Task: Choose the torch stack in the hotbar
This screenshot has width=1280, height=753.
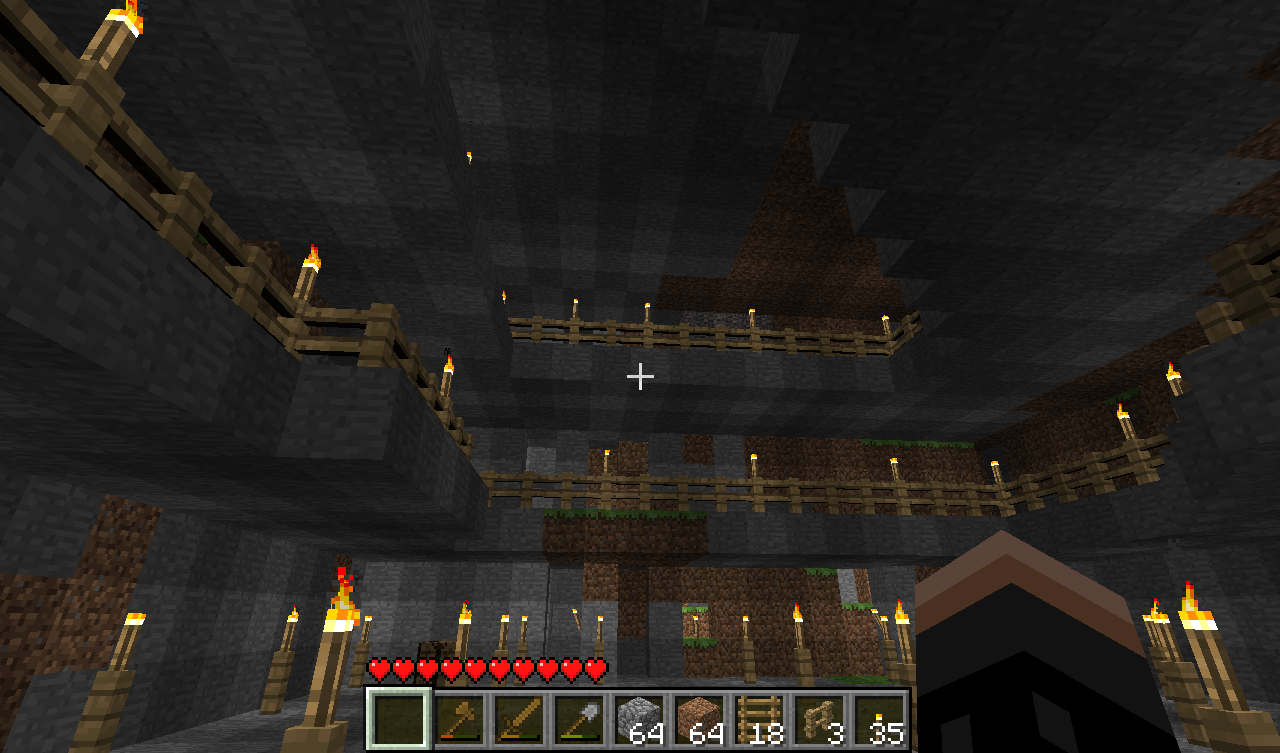Action: [880, 718]
